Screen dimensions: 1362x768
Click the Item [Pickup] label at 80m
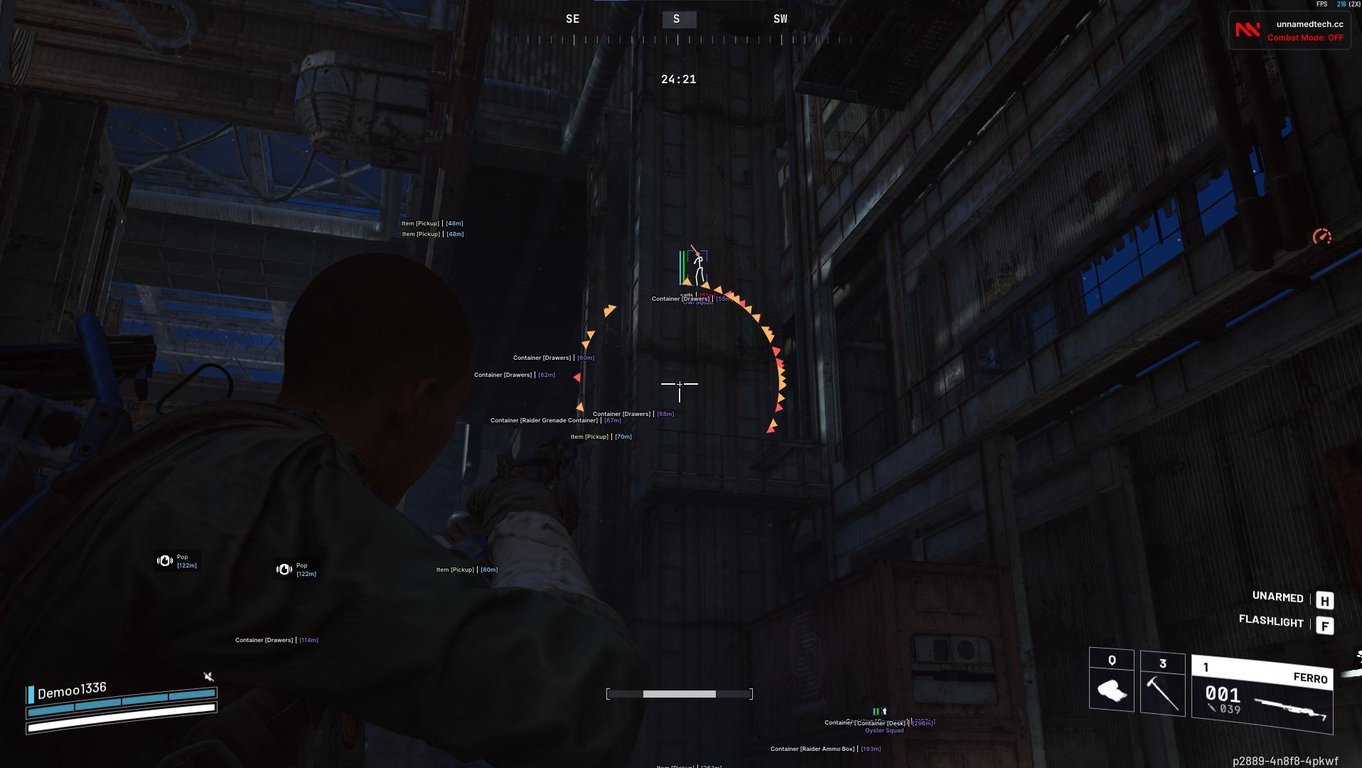(464, 568)
